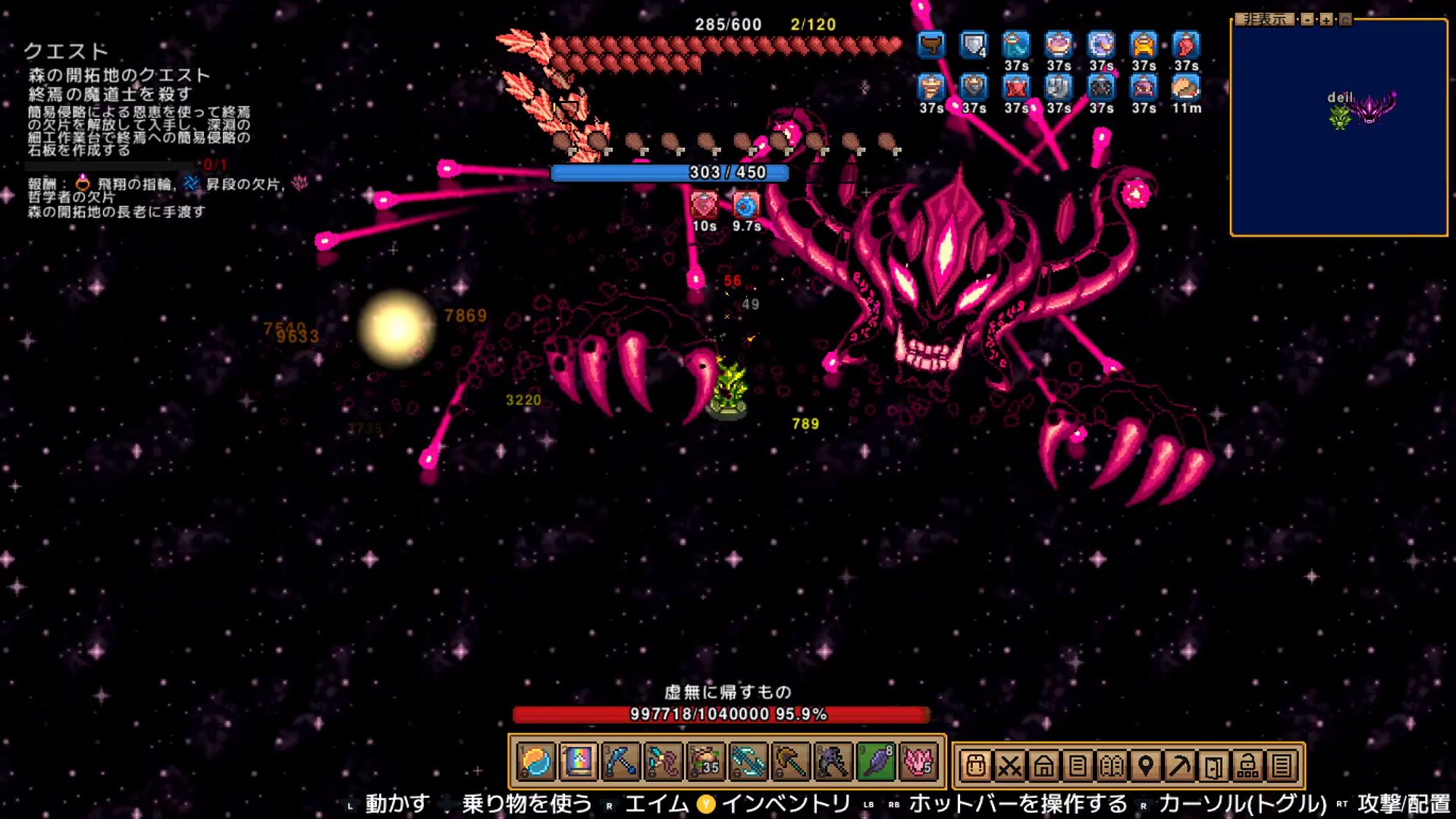The width and height of the screenshot is (1456, 819).
Task: Choose the blue pickaxe in hotbar slot 3
Action: 621,762
